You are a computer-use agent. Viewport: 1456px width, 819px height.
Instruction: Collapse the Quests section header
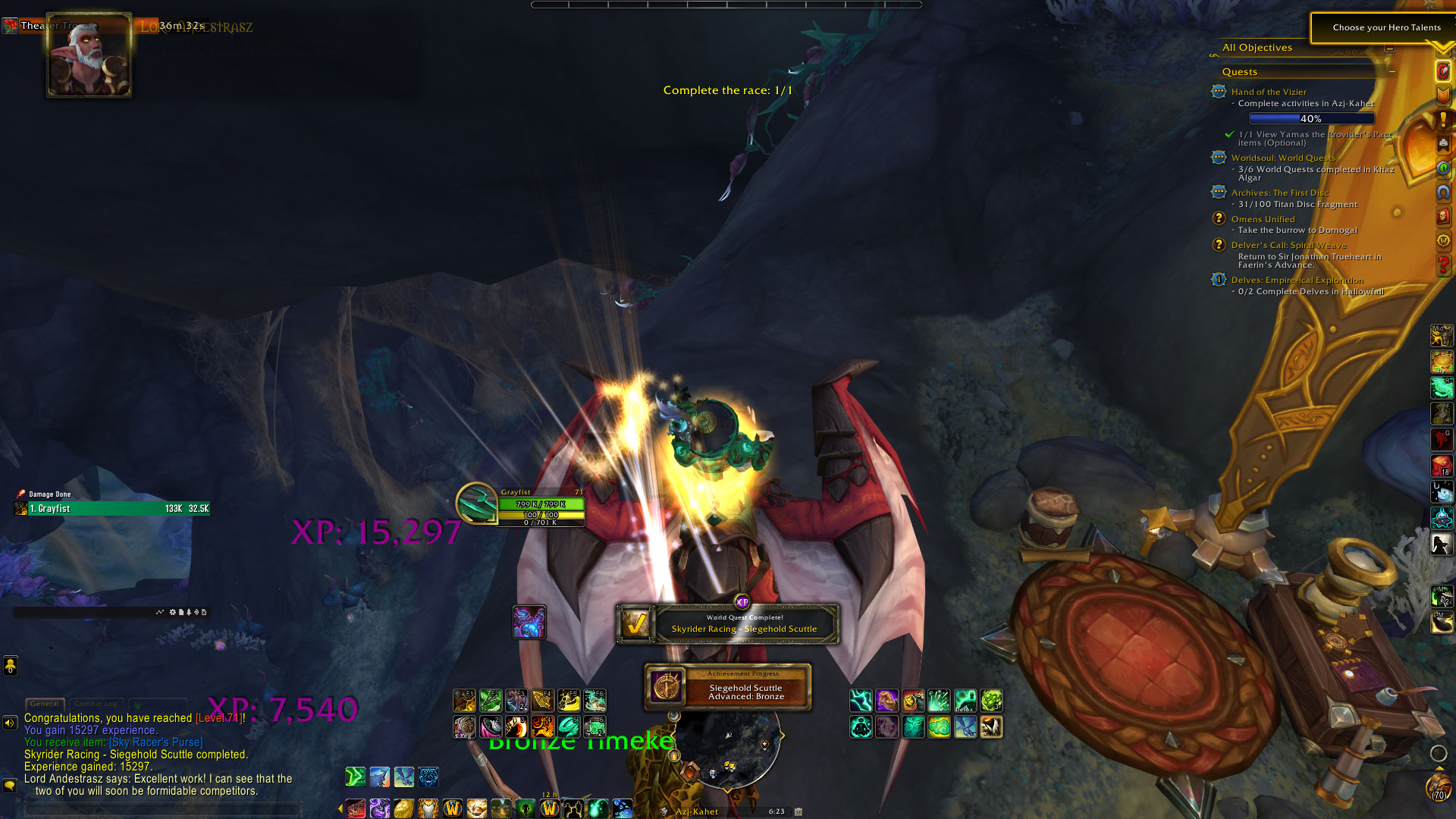click(1392, 71)
